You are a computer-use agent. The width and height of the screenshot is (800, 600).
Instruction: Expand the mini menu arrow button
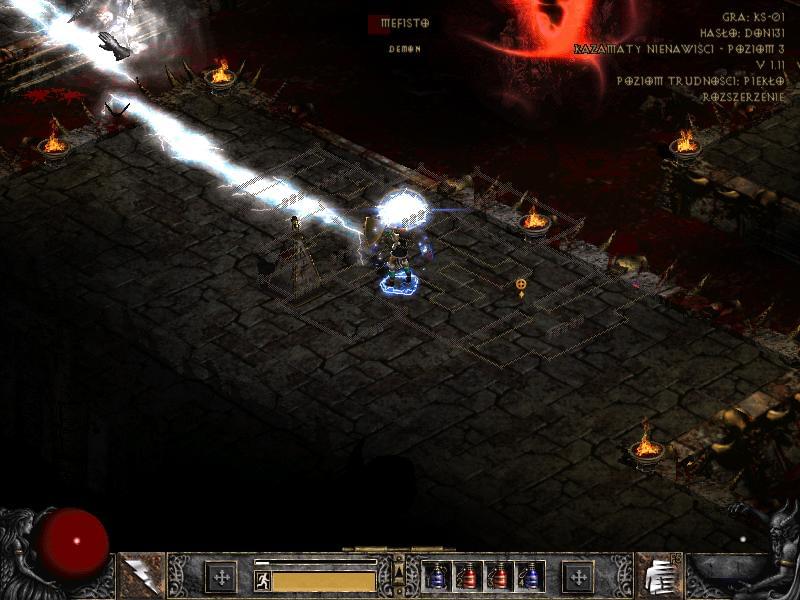[399, 571]
